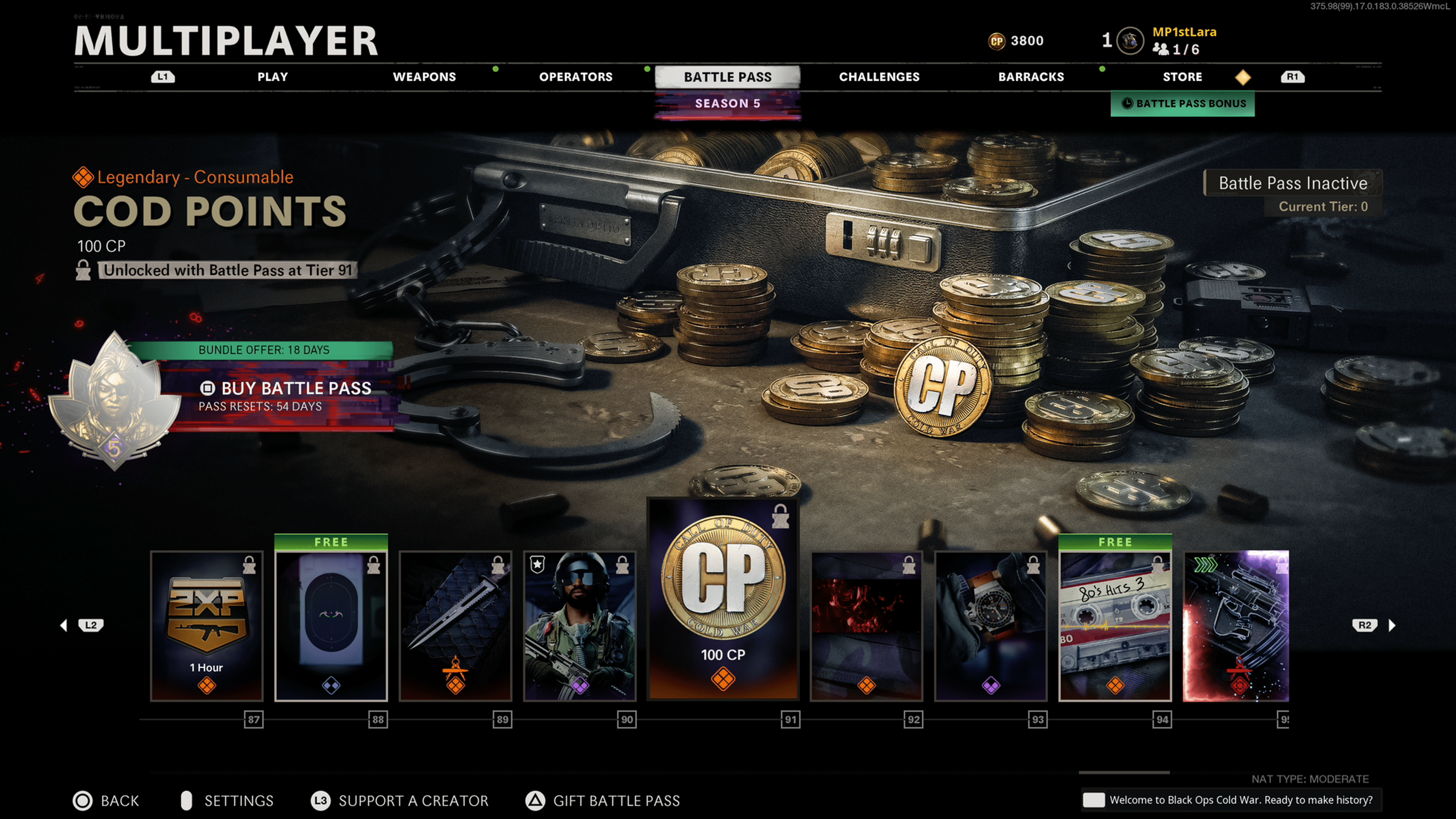This screenshot has width=1456, height=819.
Task: Pick the pilot operator skin tile
Action: coord(580,626)
